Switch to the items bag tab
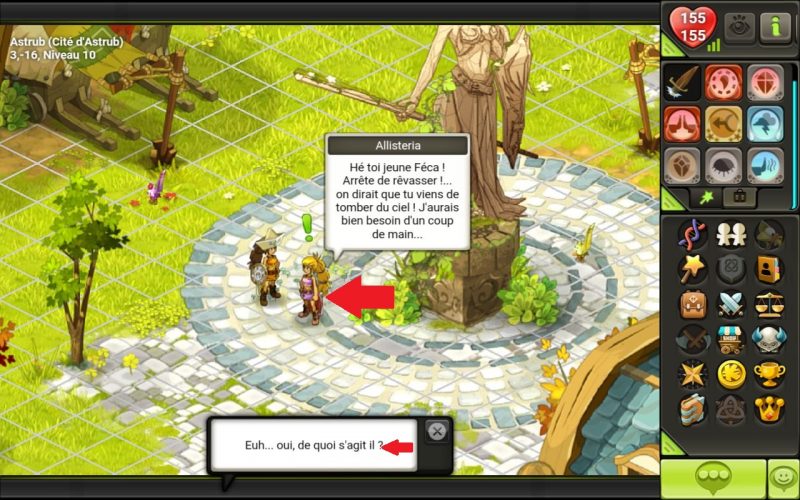 [739, 196]
